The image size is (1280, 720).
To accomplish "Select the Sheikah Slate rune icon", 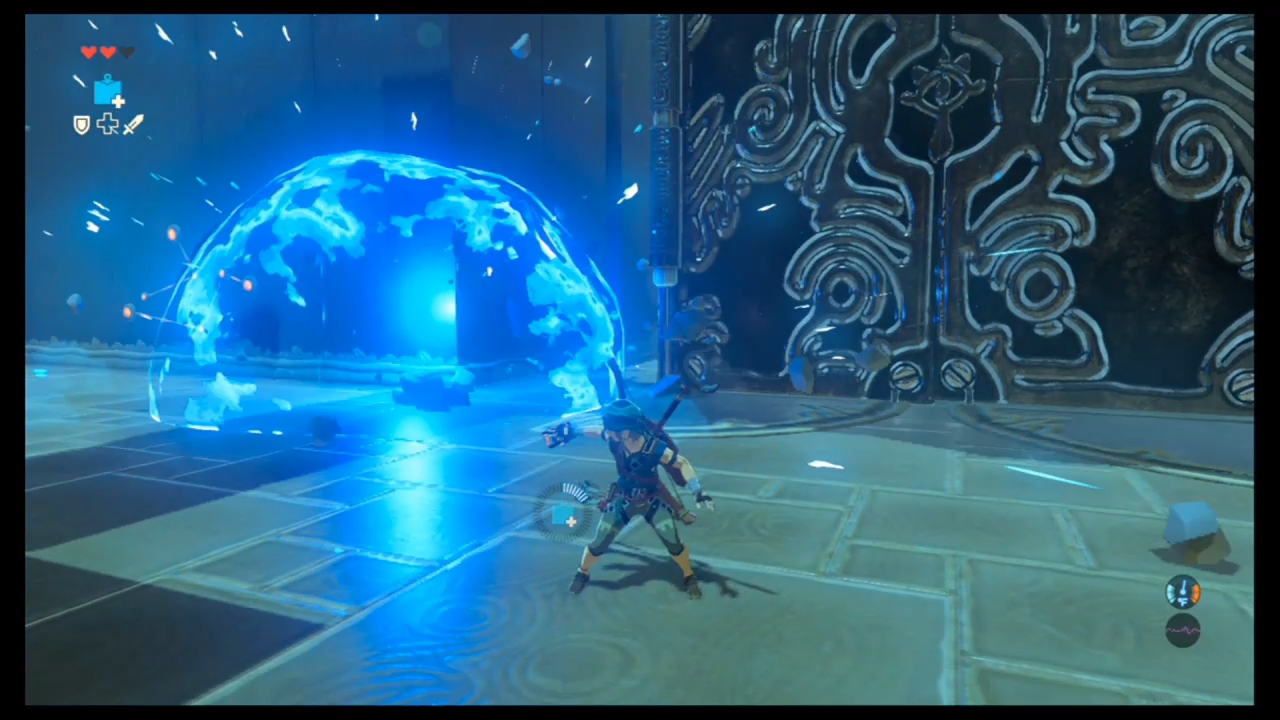I will 108,92.
